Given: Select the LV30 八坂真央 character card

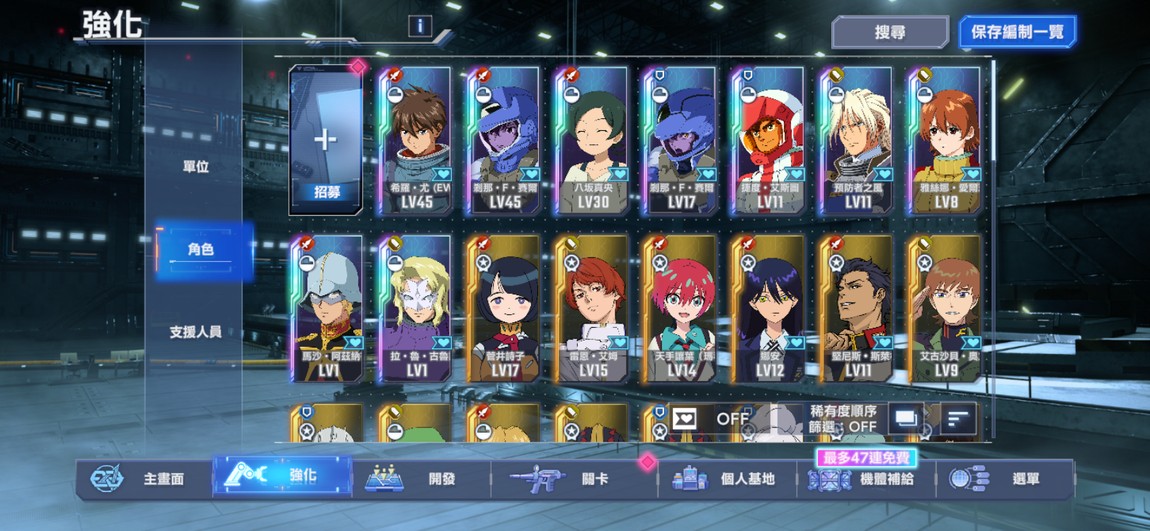Looking at the screenshot, I should [592, 140].
